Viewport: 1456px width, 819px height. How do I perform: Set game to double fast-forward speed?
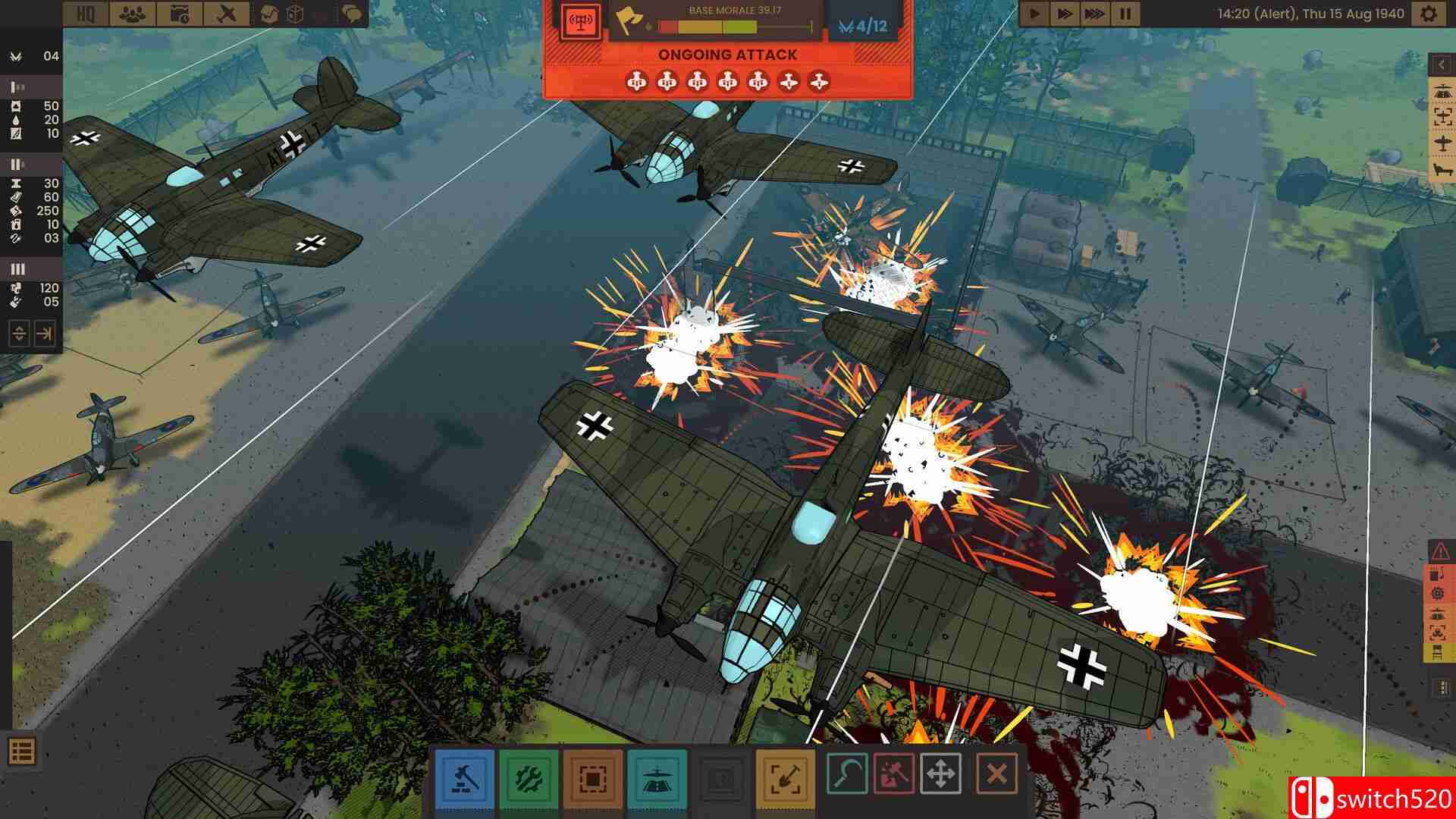pyautogui.click(x=1064, y=14)
